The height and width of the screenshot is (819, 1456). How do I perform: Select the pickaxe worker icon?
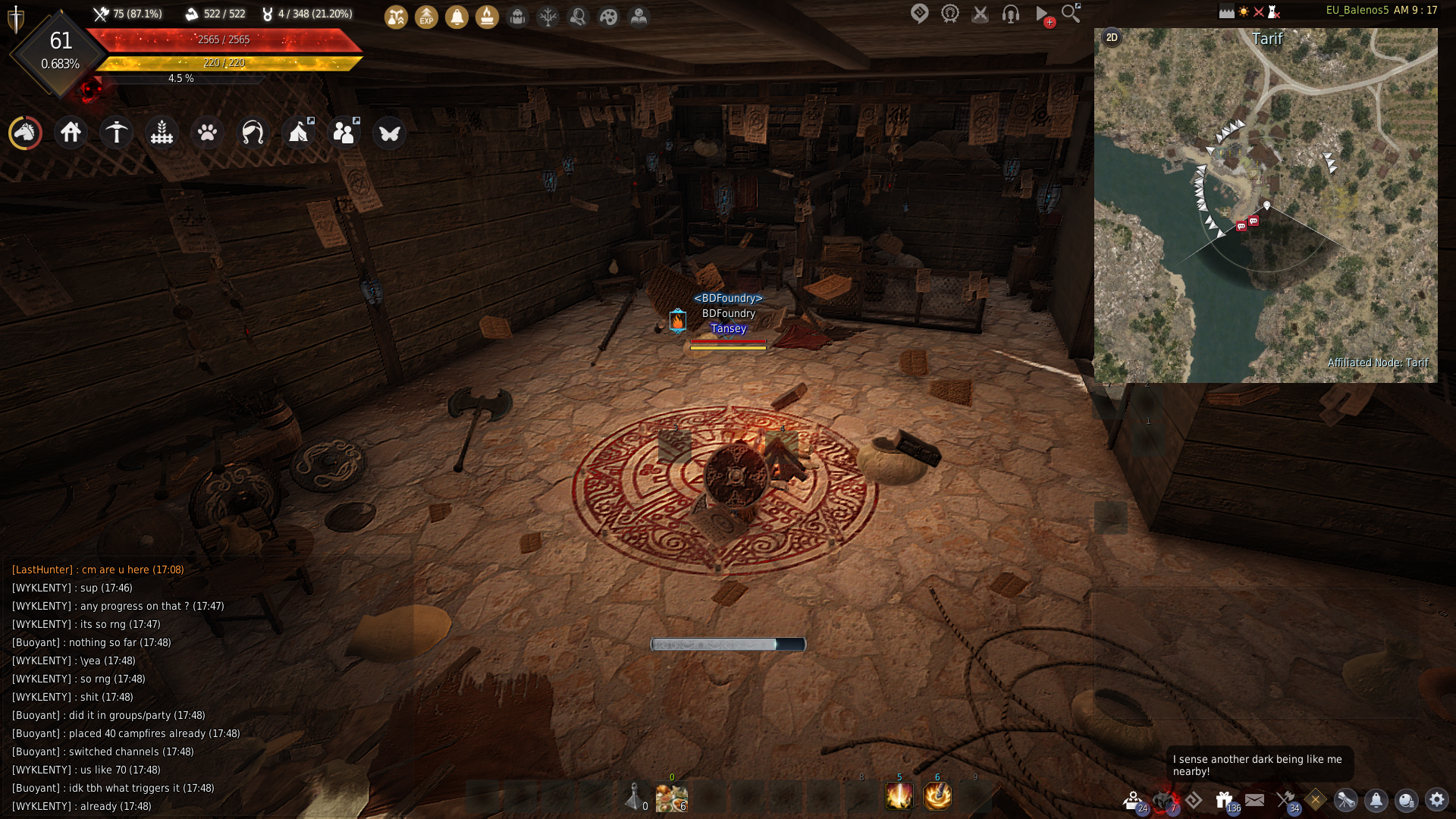(x=117, y=133)
